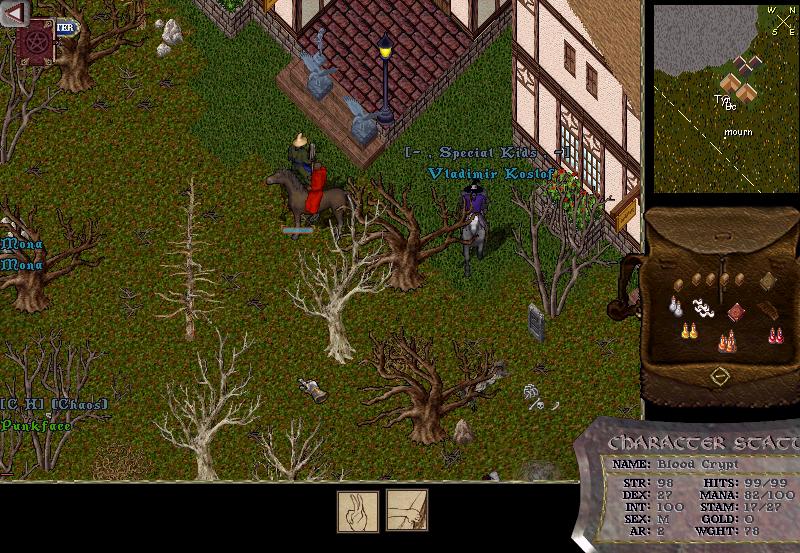The width and height of the screenshot is (800, 553).
Task: Activate the arm-with-staff skill icon
Action: pyautogui.click(x=407, y=509)
